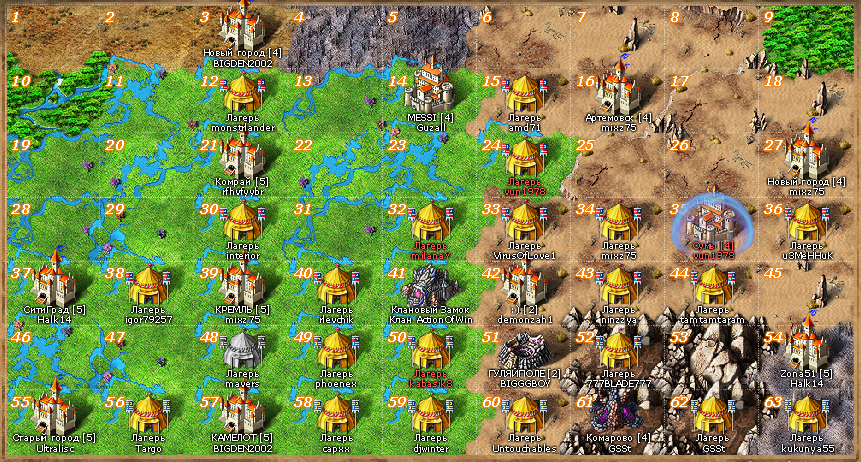
Task: Choose the Артемовск castle of mixz75
Action: point(617,90)
